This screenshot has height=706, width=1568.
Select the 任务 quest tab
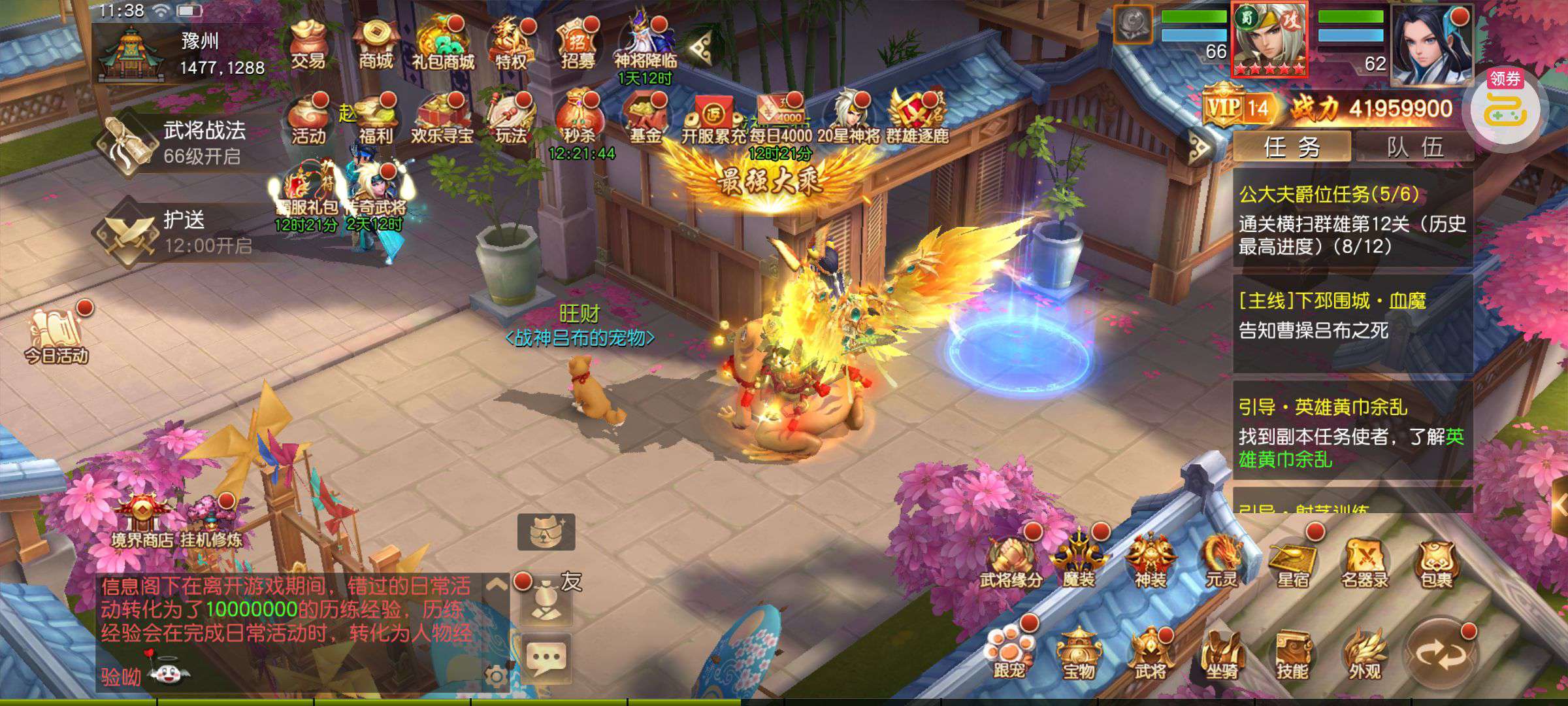(x=1292, y=147)
